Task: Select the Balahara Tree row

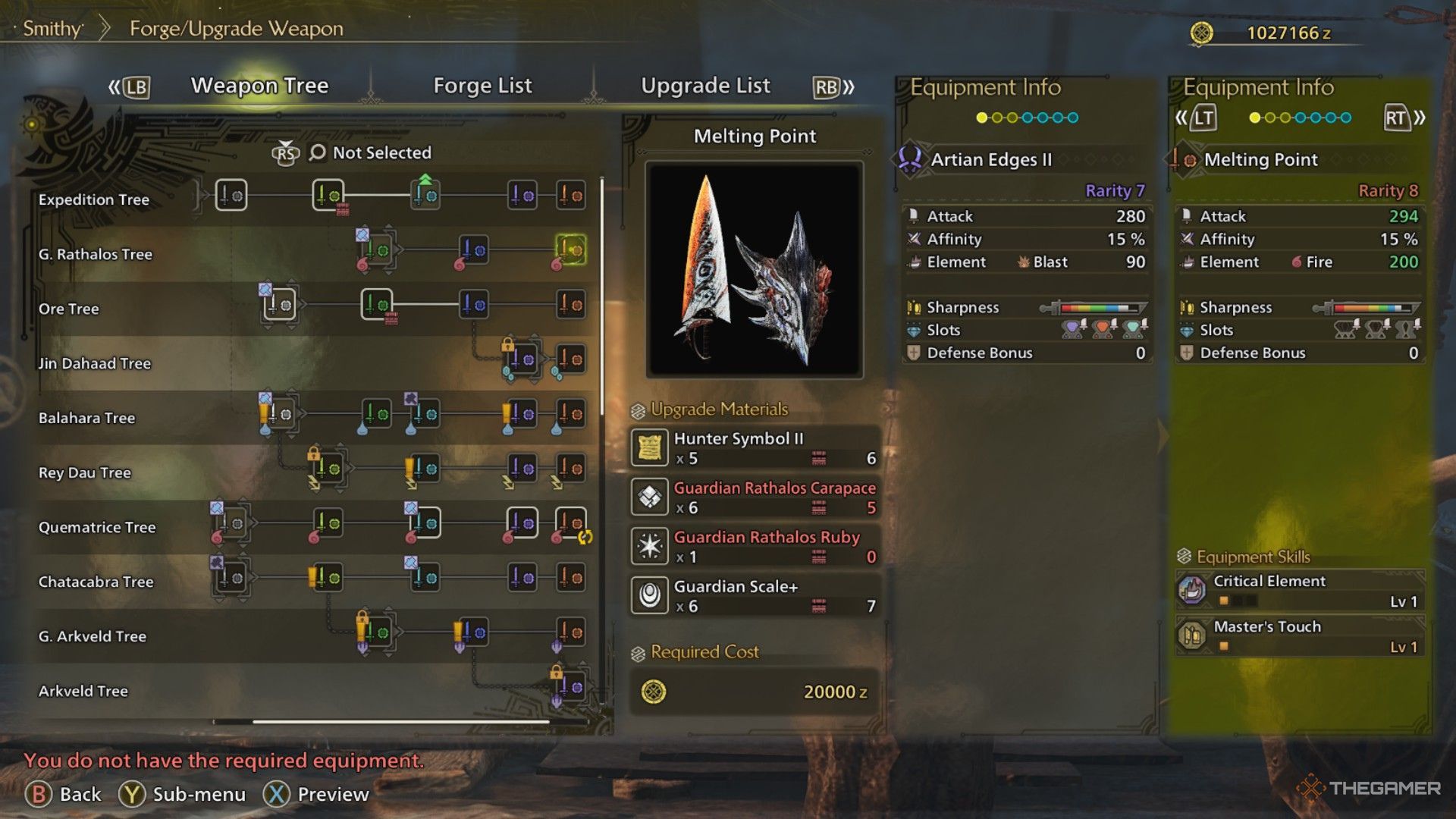Action: pyautogui.click(x=86, y=418)
